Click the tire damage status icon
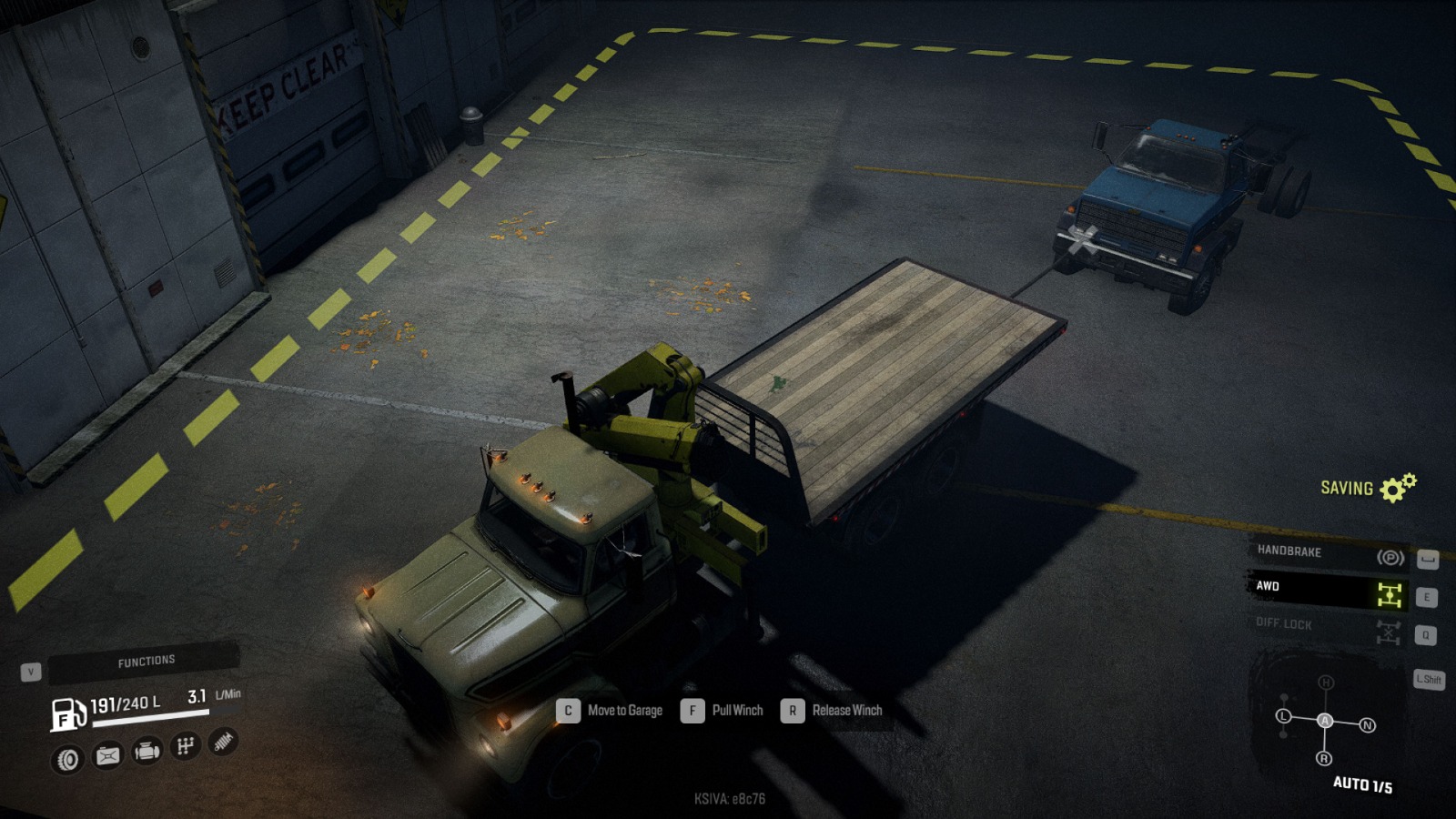Image resolution: width=1456 pixels, height=819 pixels. point(68,759)
